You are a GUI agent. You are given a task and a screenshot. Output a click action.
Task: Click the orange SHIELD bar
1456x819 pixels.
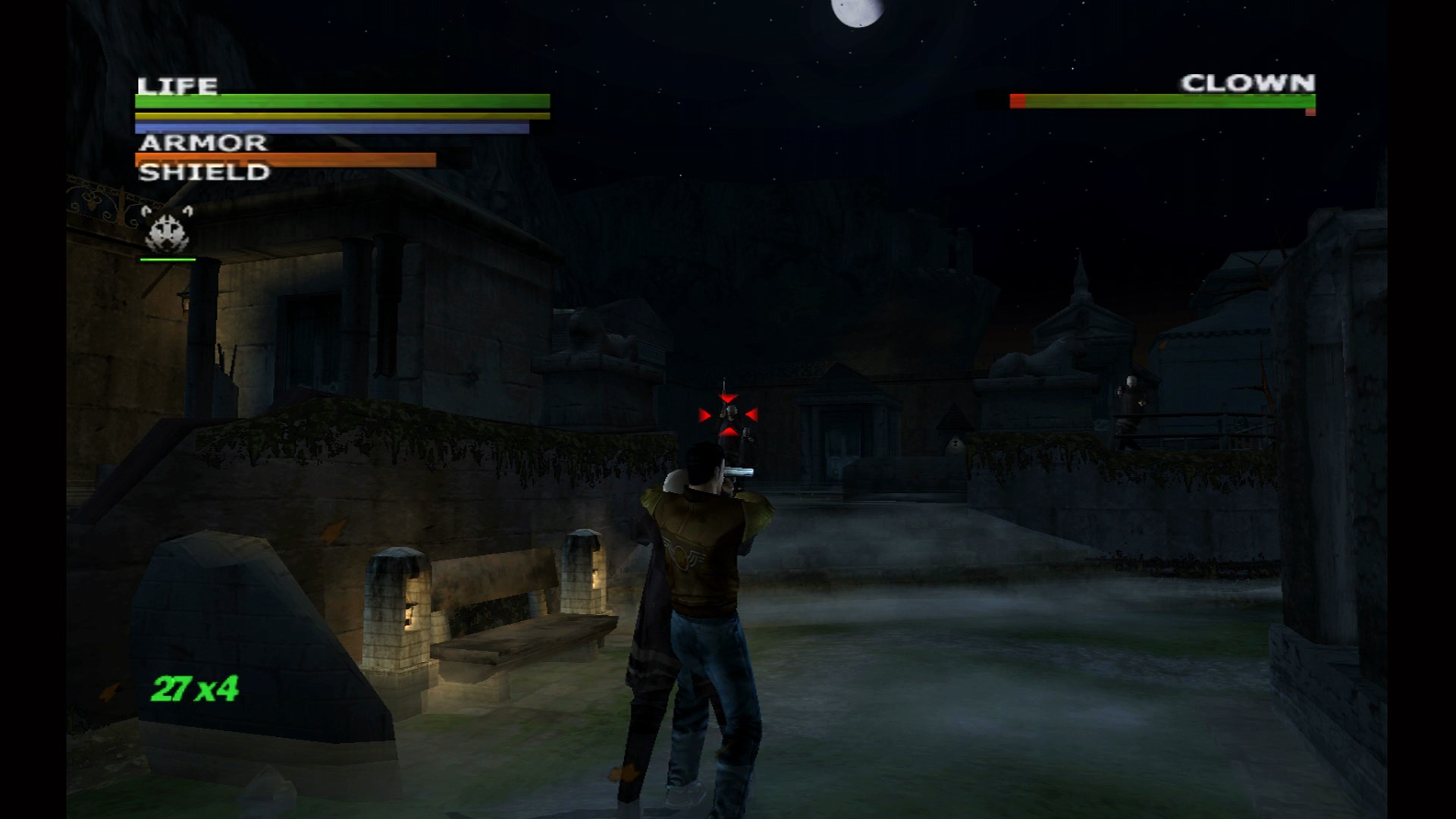click(x=284, y=158)
